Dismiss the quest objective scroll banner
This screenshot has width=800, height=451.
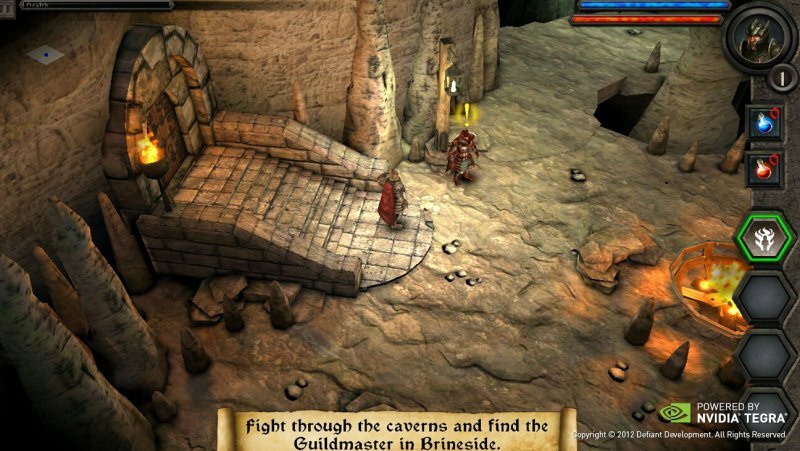pyautogui.click(x=398, y=430)
